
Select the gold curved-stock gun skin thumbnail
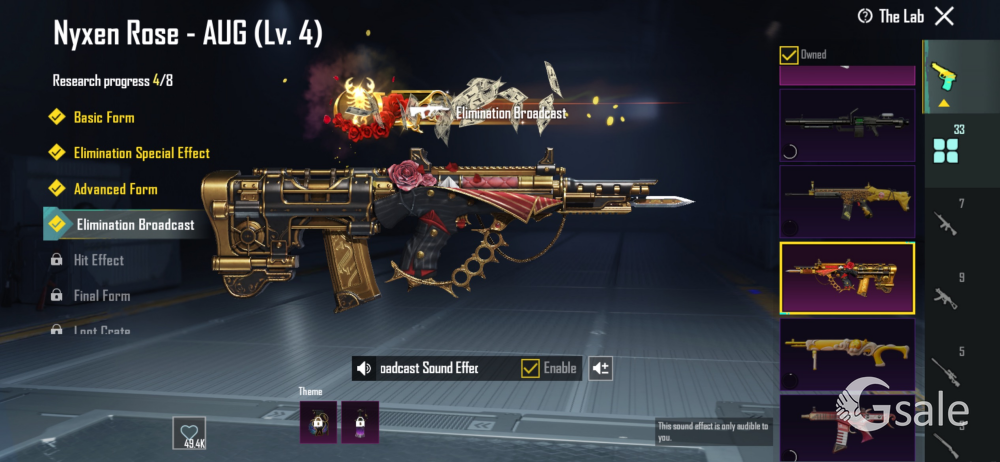[847, 353]
